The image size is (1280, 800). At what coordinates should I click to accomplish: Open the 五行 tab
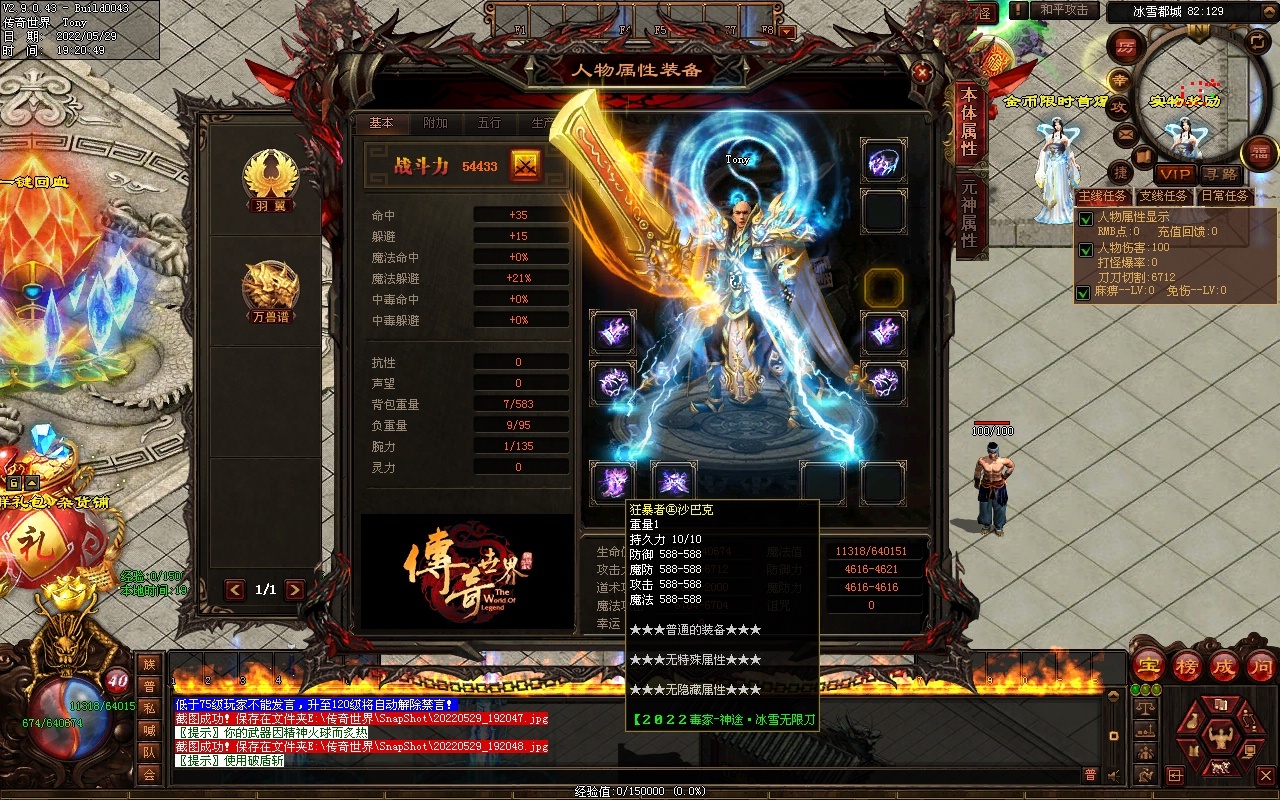[x=489, y=123]
